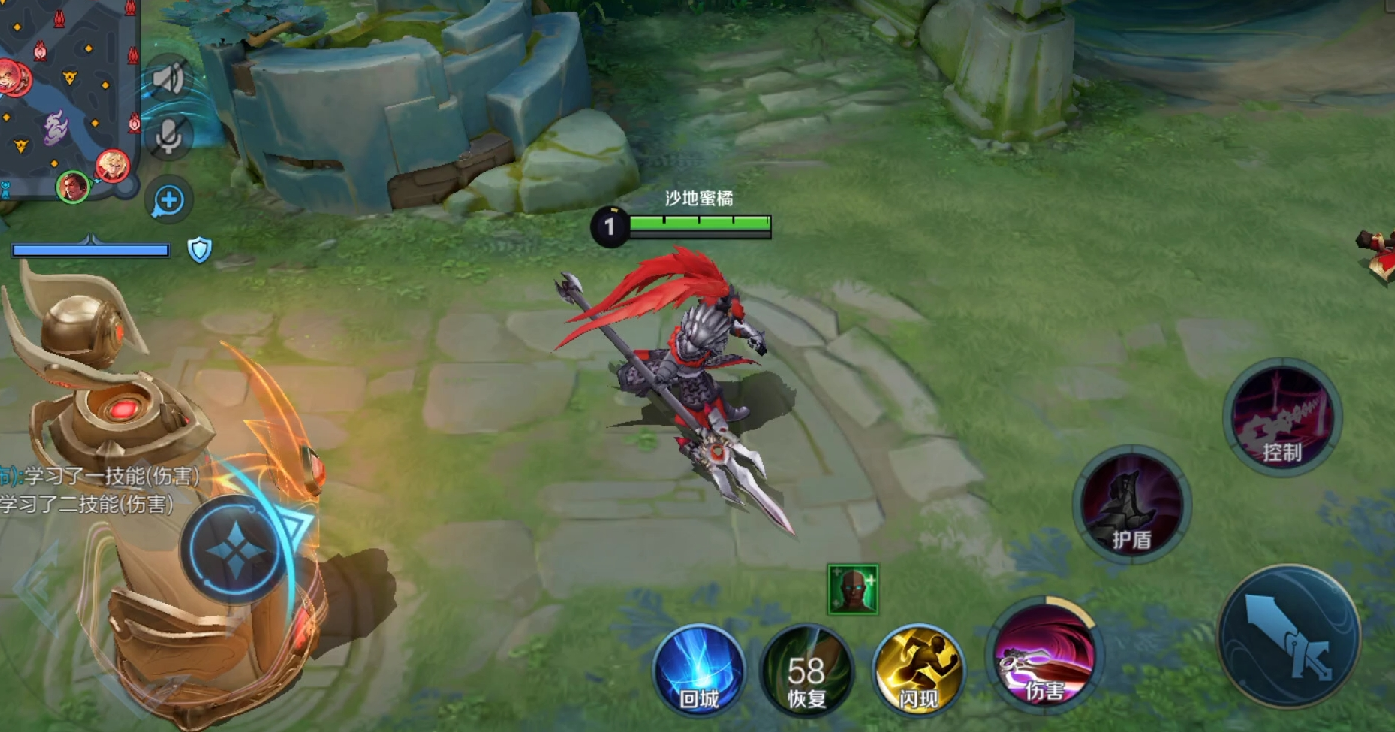Toggle the speaker sound button

tap(169, 78)
